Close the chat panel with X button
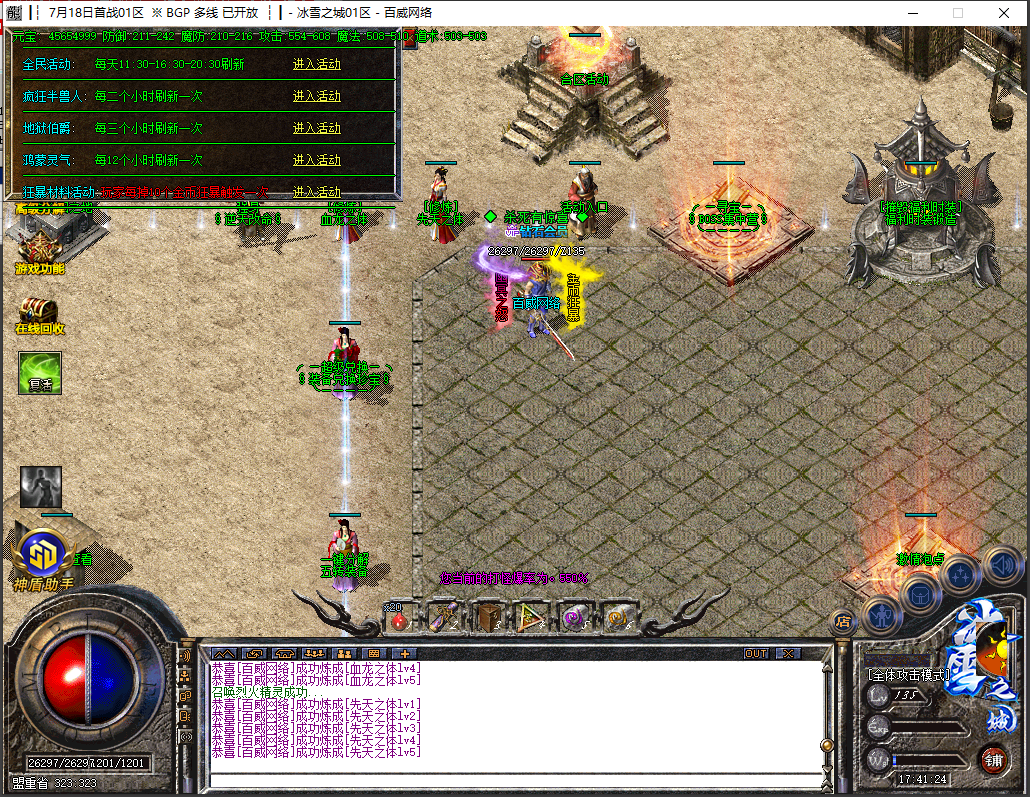This screenshot has width=1030, height=797. click(788, 654)
